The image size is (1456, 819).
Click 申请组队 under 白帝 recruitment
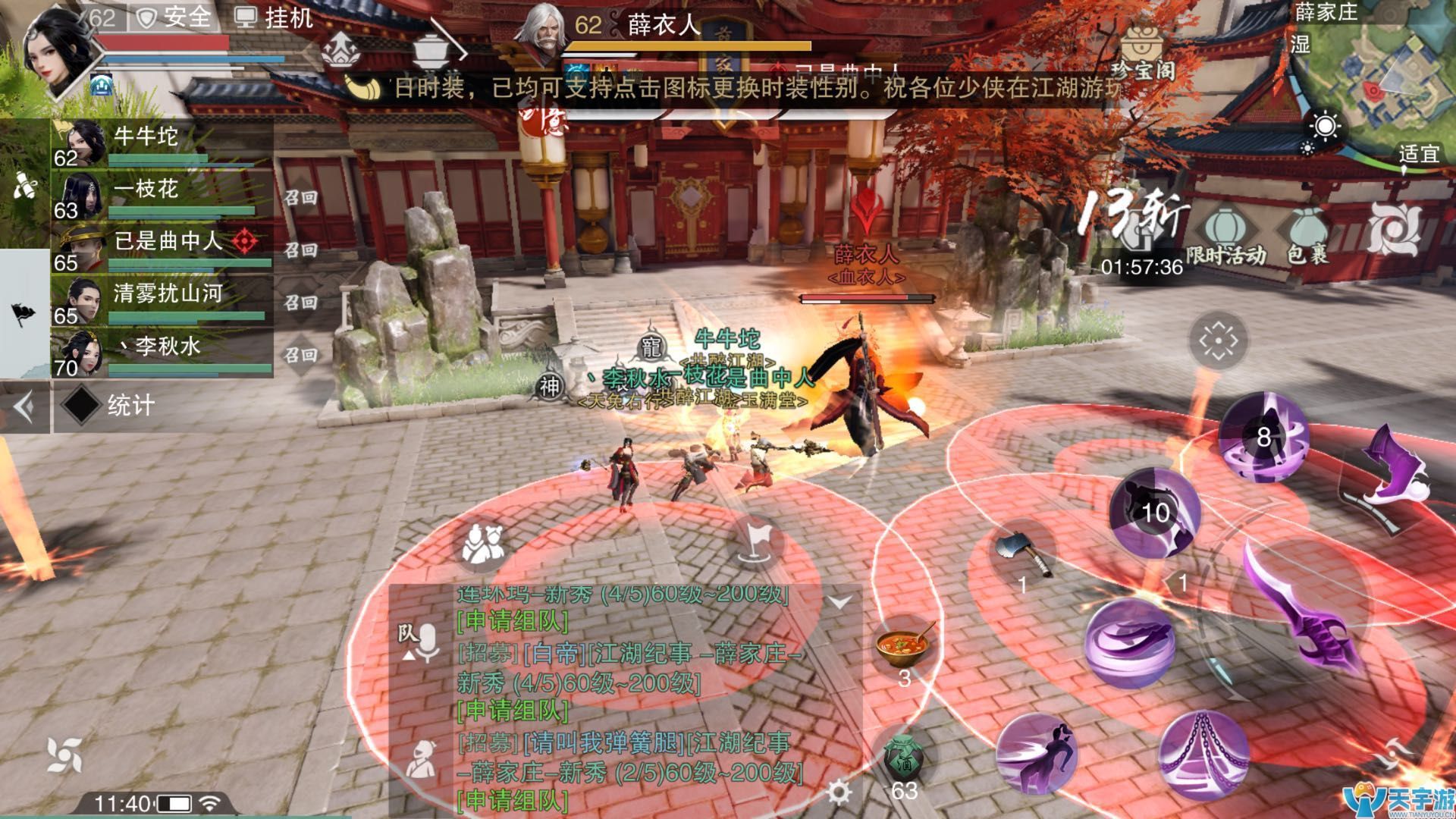pyautogui.click(x=513, y=711)
